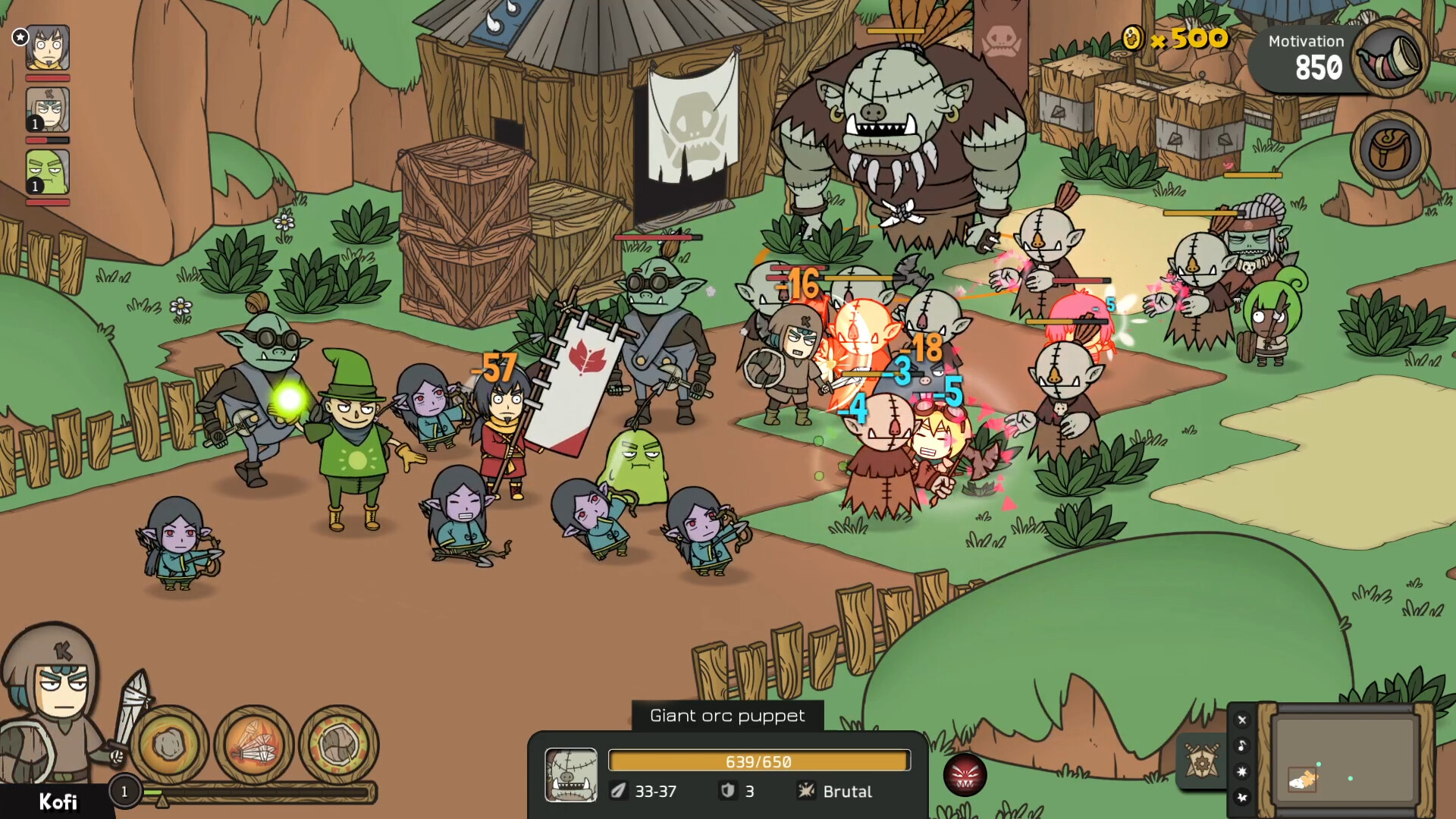Collapse the minimap with the X control
Viewport: 1456px width, 819px height.
(1241, 719)
